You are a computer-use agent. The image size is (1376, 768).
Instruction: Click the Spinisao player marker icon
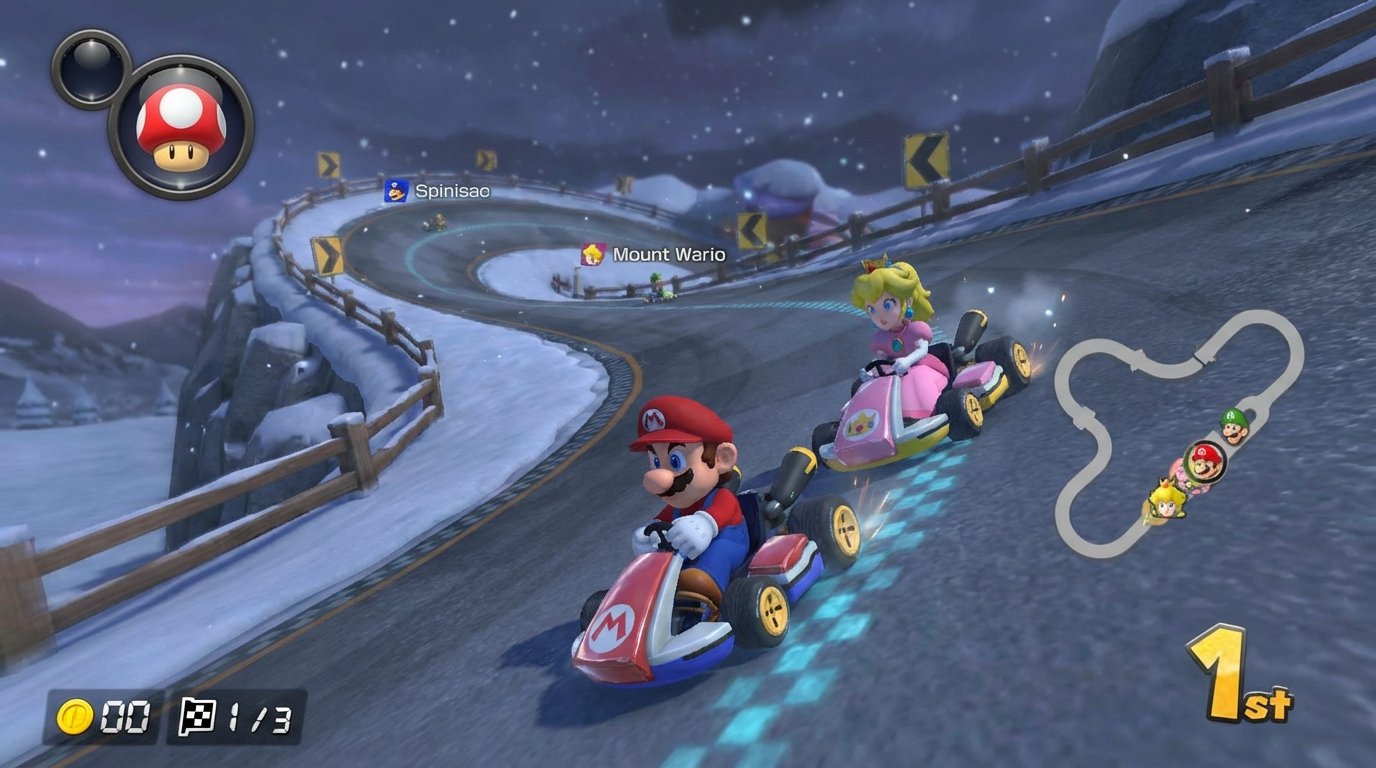coord(394,191)
